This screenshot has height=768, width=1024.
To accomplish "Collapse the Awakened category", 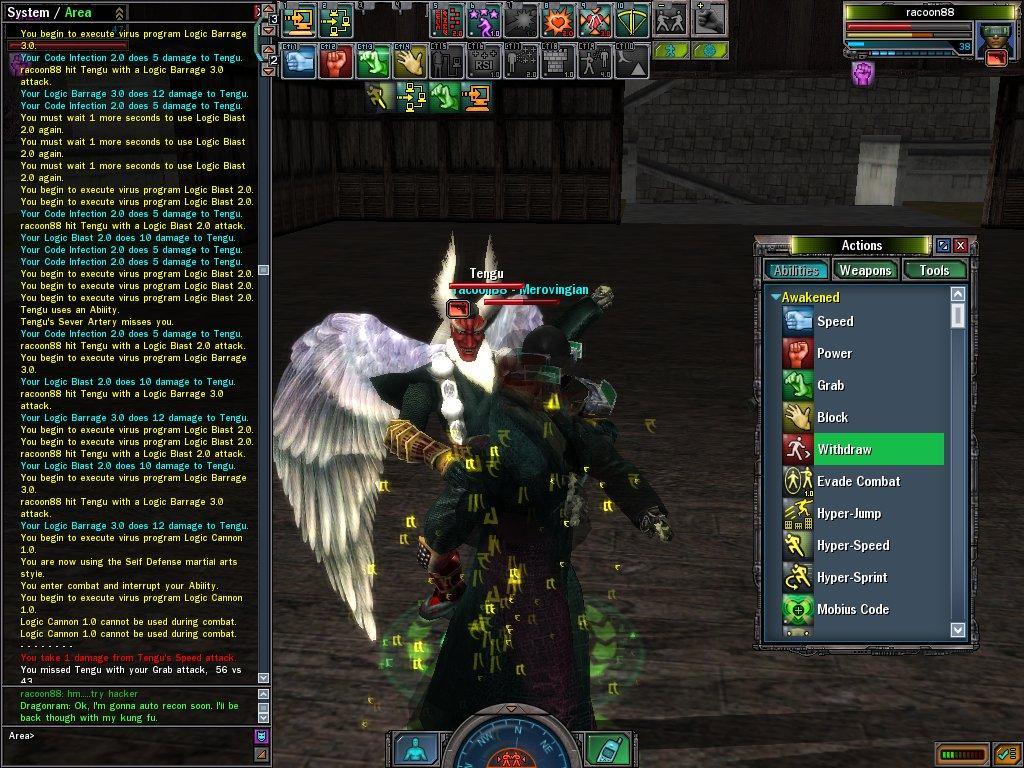I will pos(775,297).
